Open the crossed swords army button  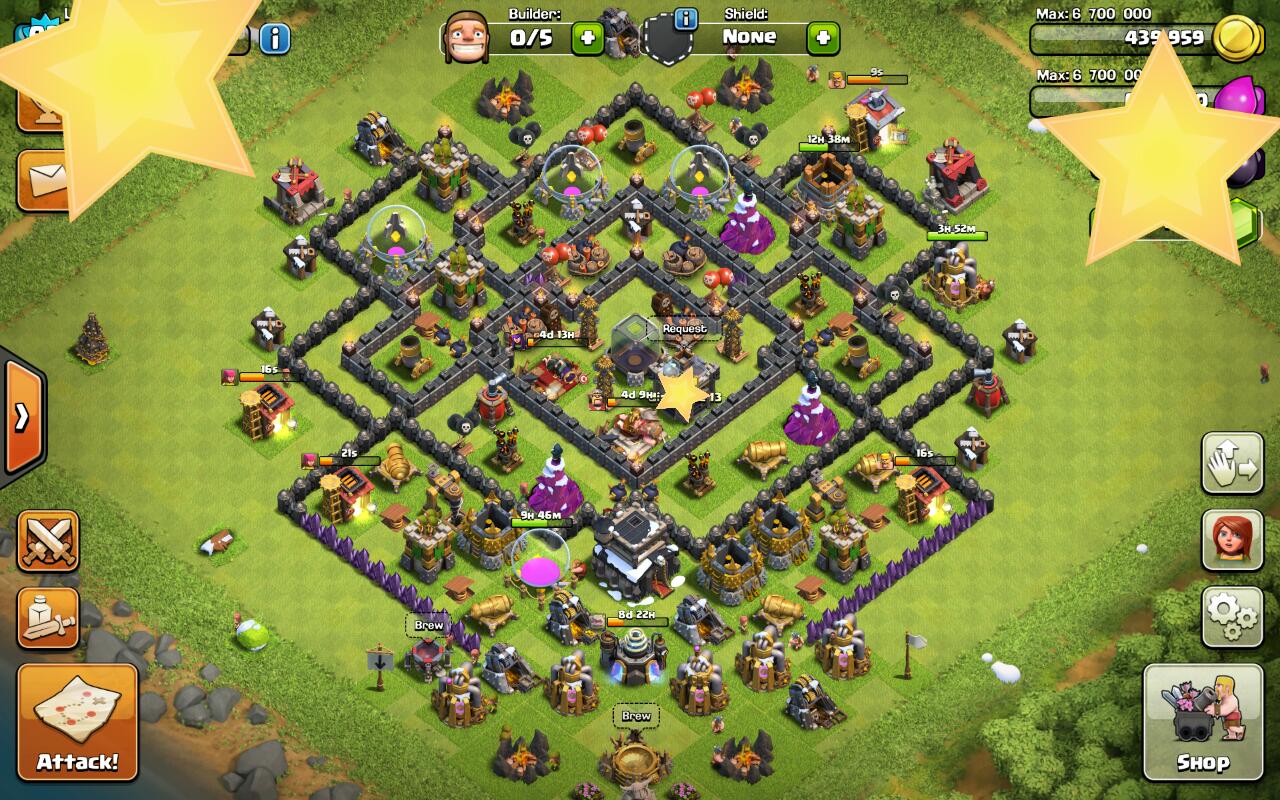tap(48, 541)
